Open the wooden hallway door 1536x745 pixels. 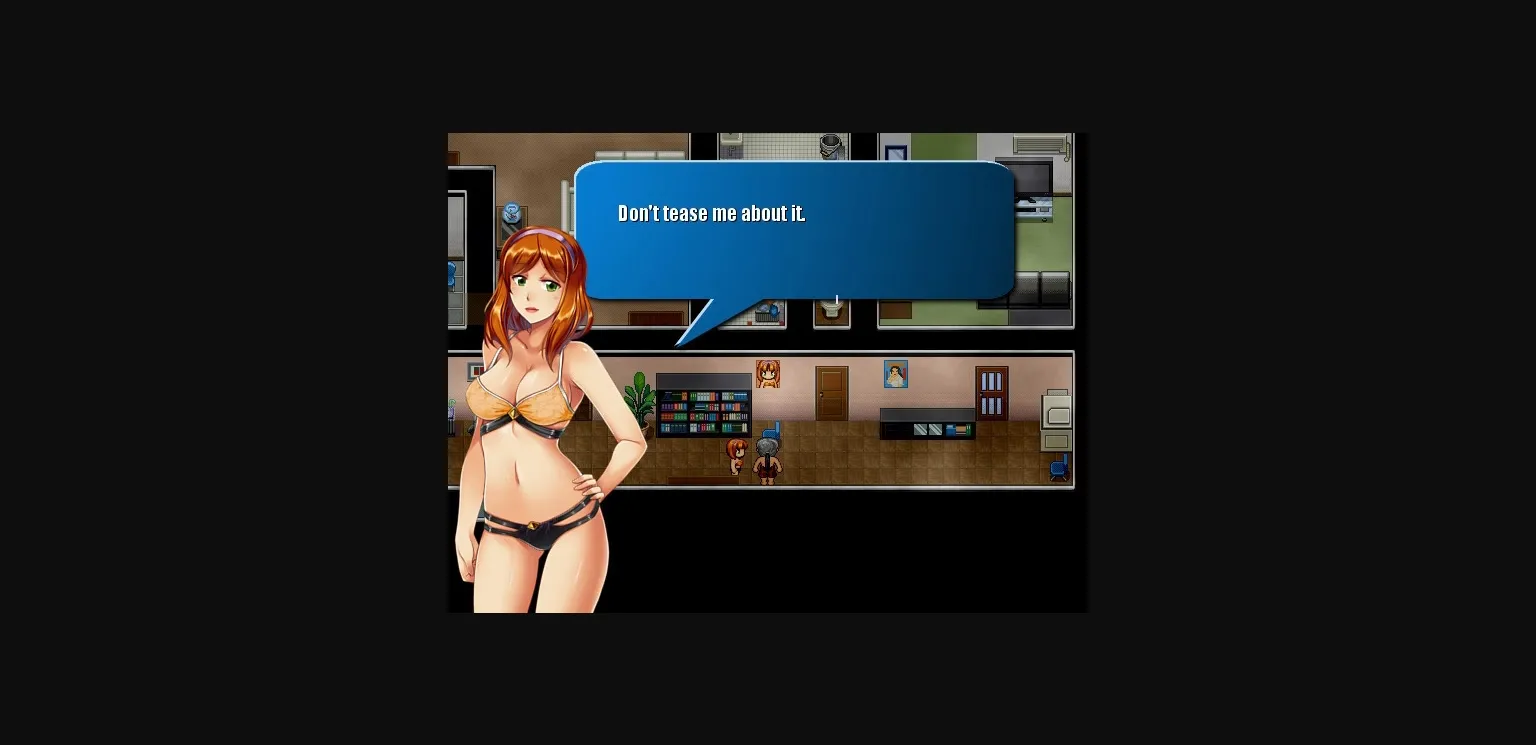tap(830, 391)
